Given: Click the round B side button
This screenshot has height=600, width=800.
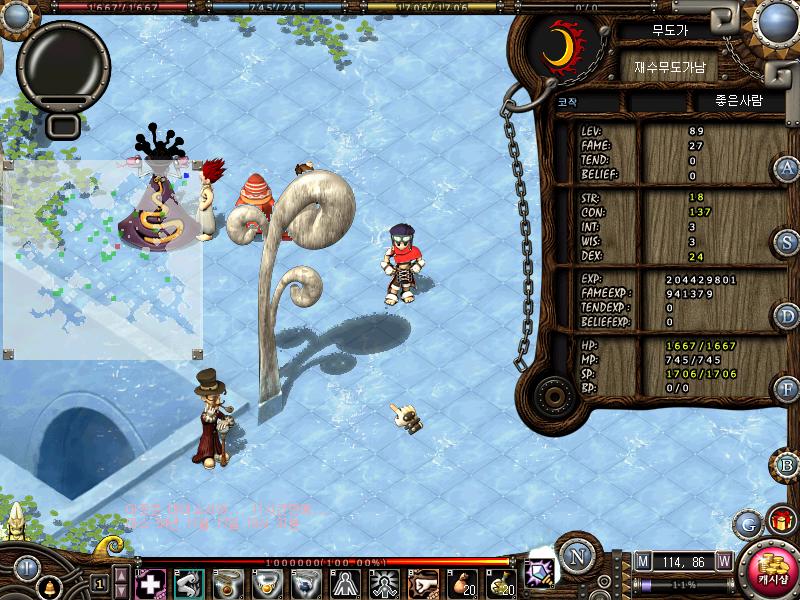Looking at the screenshot, I should click(x=787, y=465).
